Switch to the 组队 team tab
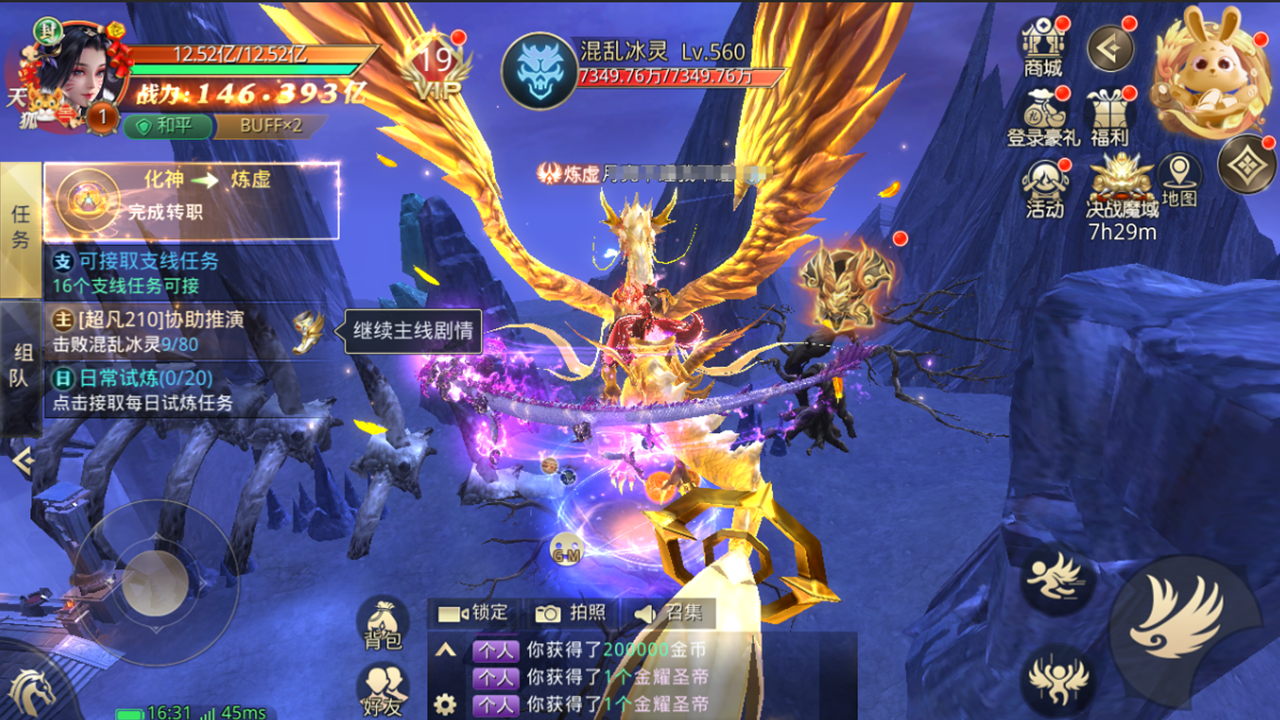Viewport: 1280px width, 720px height. pos(20,365)
